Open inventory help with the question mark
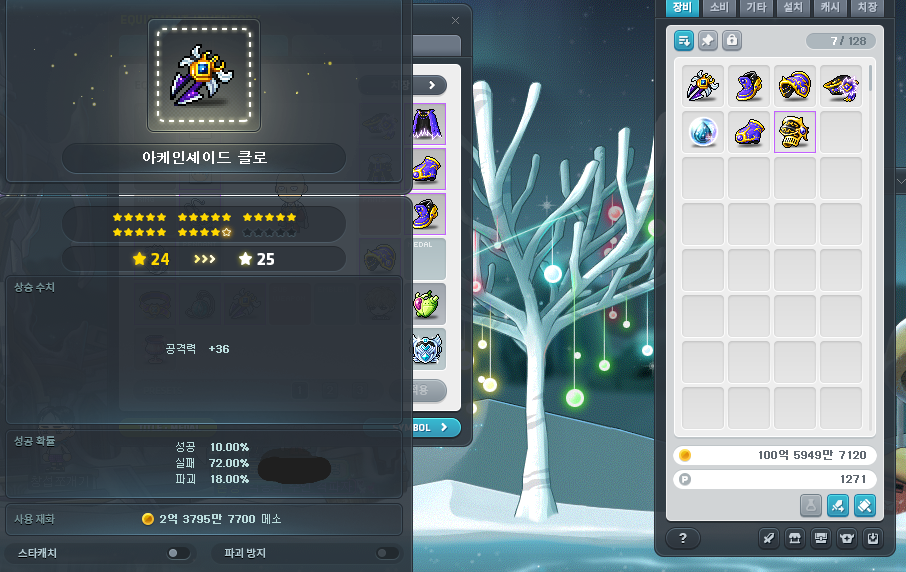The image size is (906, 572). (x=683, y=538)
